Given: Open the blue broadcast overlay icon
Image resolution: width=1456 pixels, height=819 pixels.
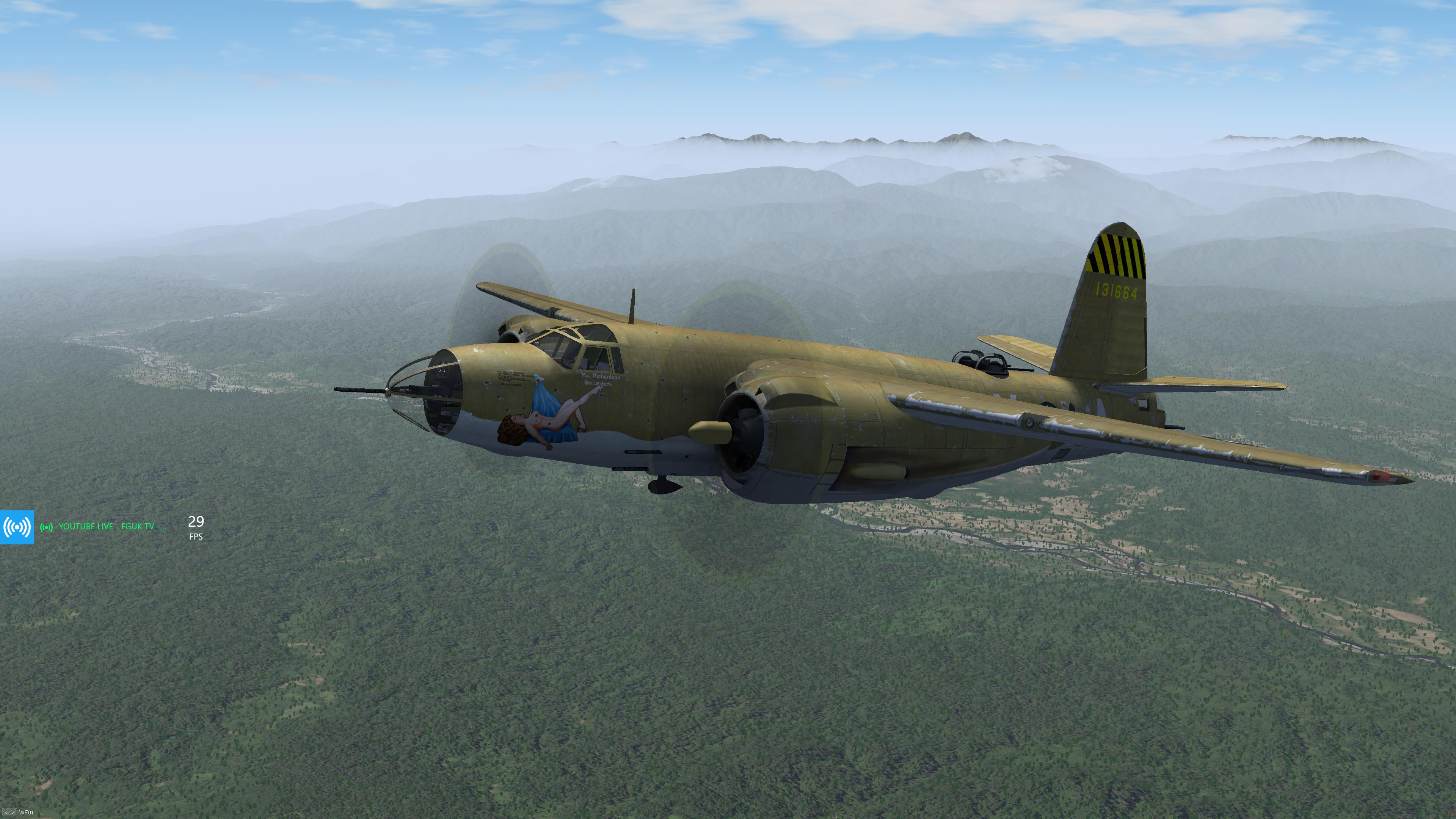Looking at the screenshot, I should pos(17,527).
